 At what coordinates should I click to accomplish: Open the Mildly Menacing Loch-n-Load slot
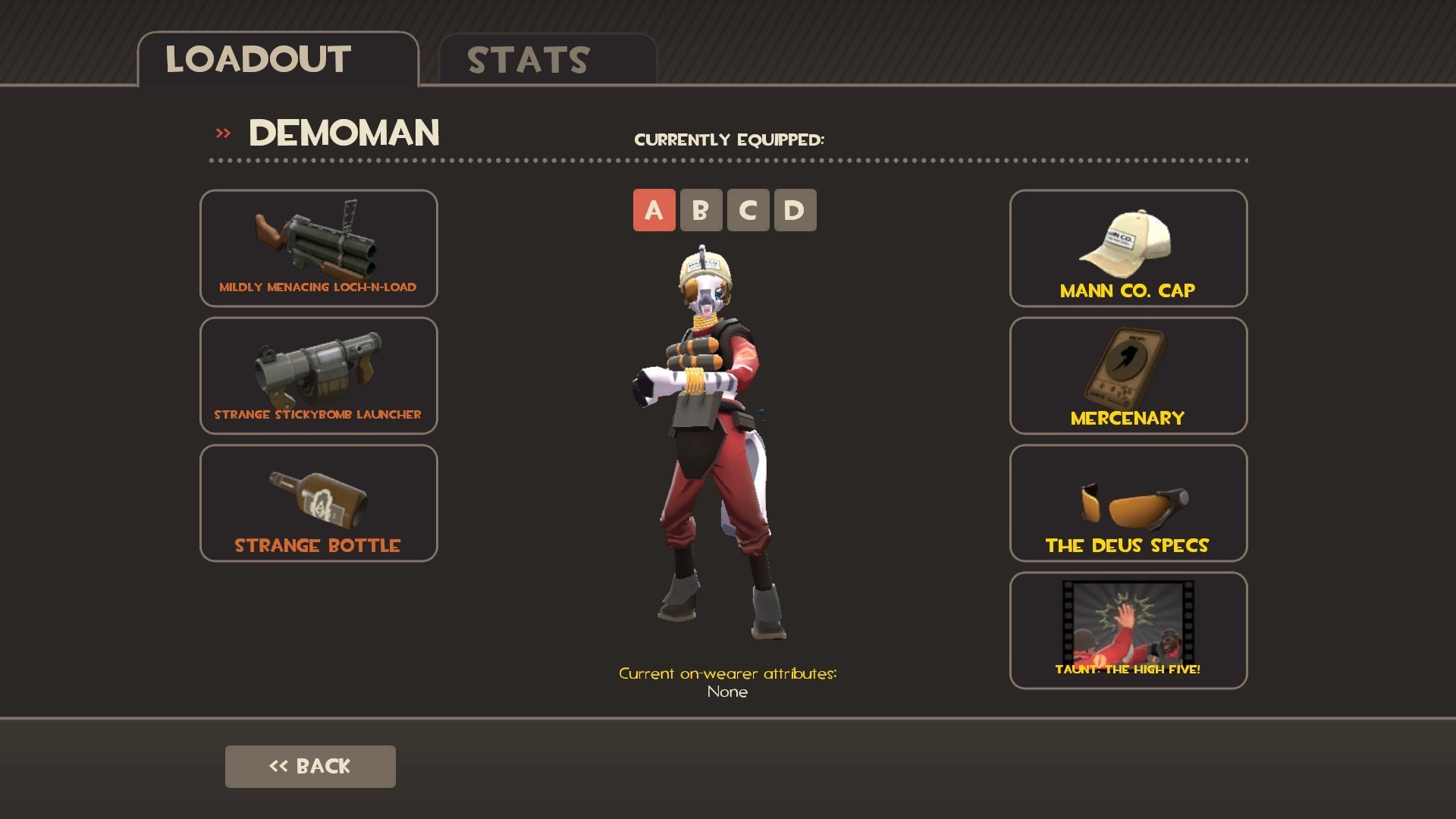pyautogui.click(x=318, y=248)
